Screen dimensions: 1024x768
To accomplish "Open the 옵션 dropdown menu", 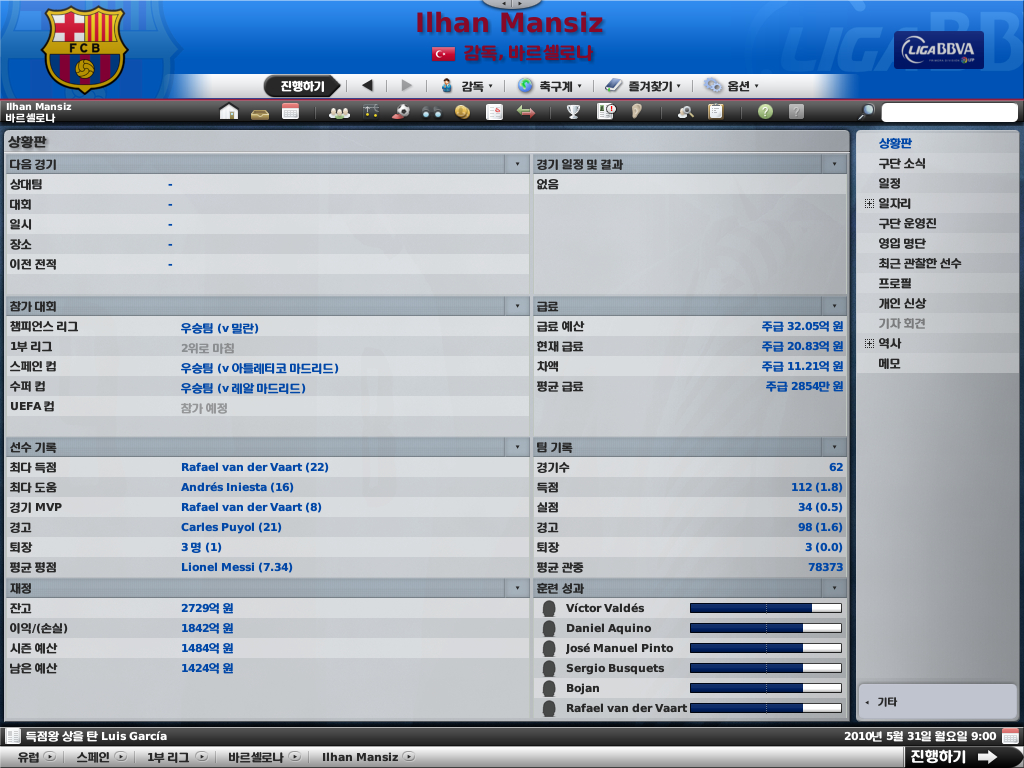I will 732,86.
